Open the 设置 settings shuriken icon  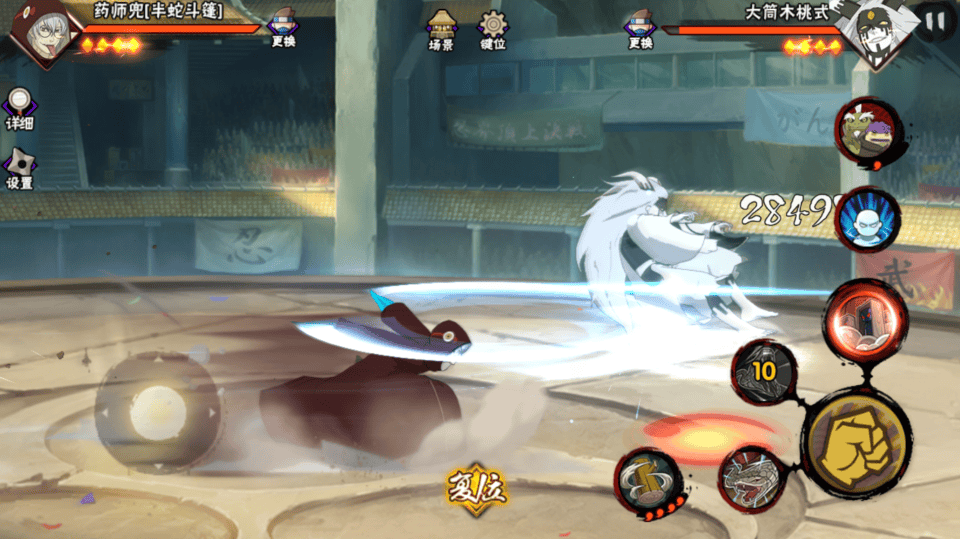click(19, 168)
